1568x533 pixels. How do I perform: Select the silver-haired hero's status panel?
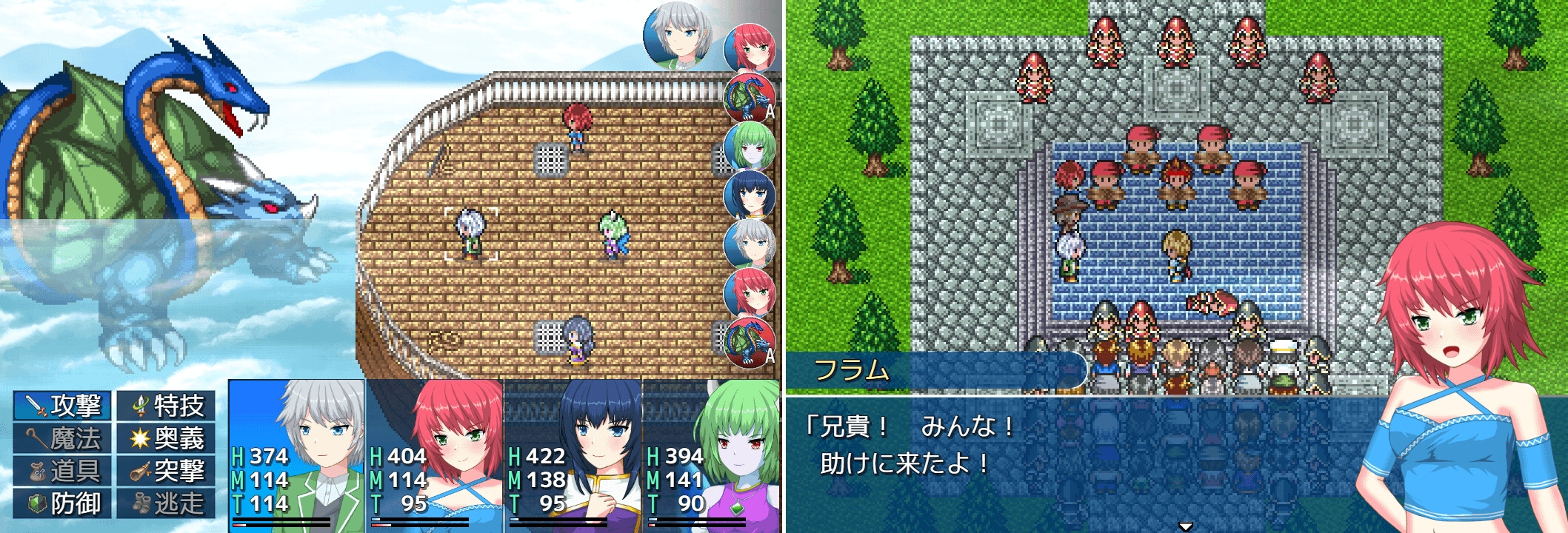(296, 455)
